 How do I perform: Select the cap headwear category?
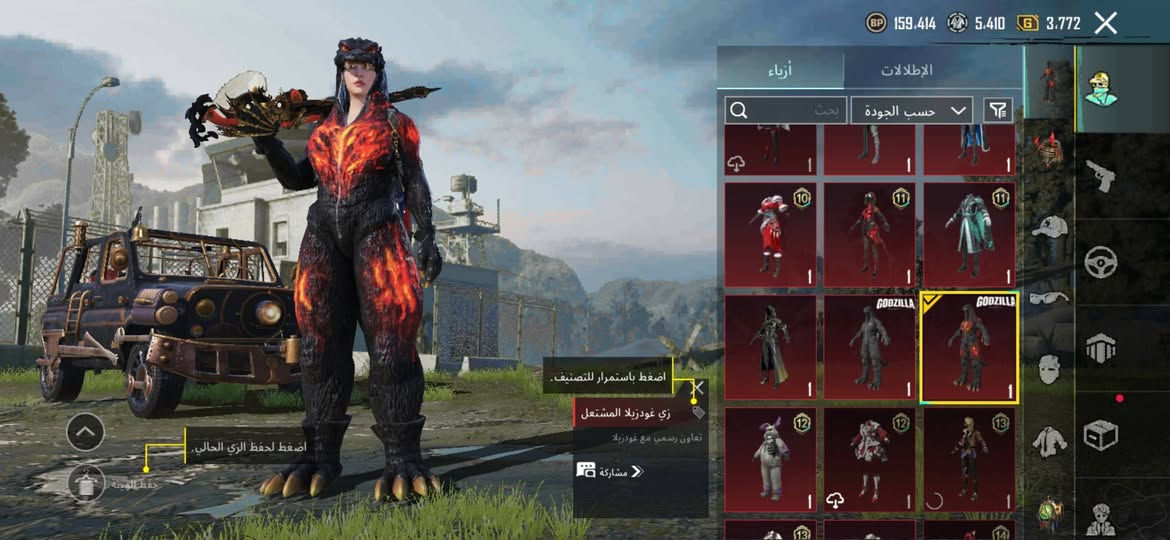pos(1049,225)
